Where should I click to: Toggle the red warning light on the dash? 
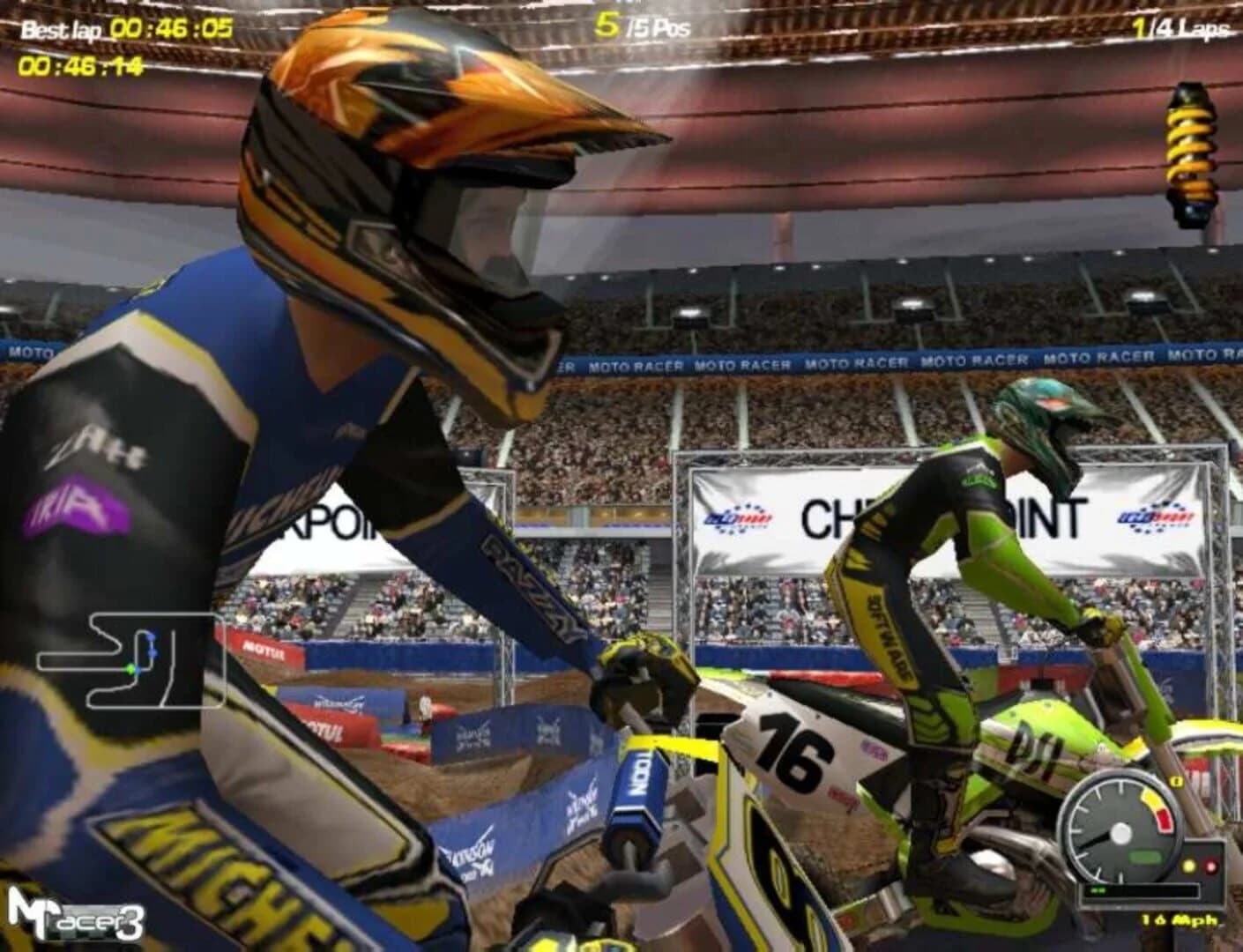[1212, 866]
